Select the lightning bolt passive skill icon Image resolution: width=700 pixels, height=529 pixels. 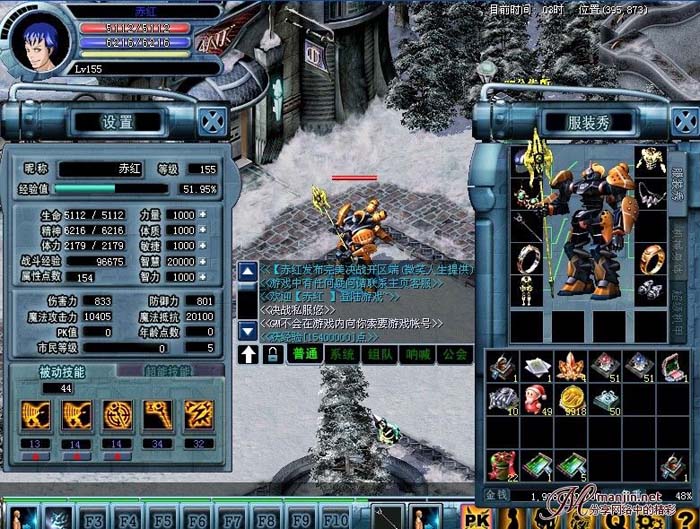197,414
